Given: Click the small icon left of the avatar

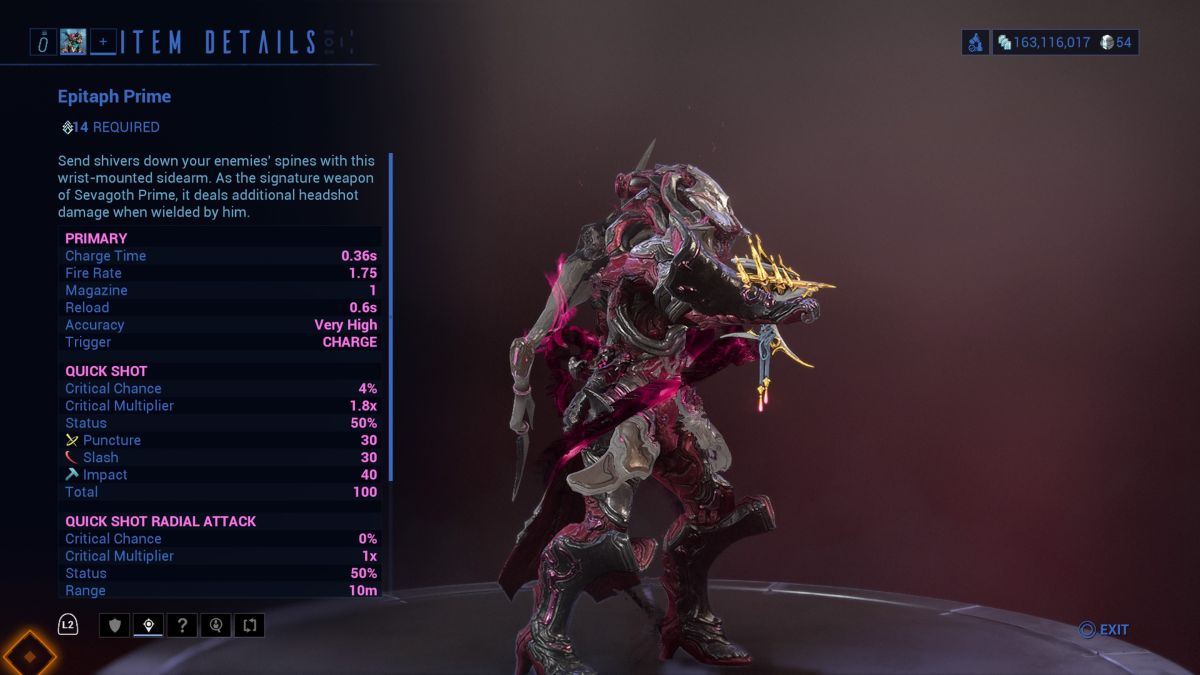Looking at the screenshot, I should tap(43, 42).
